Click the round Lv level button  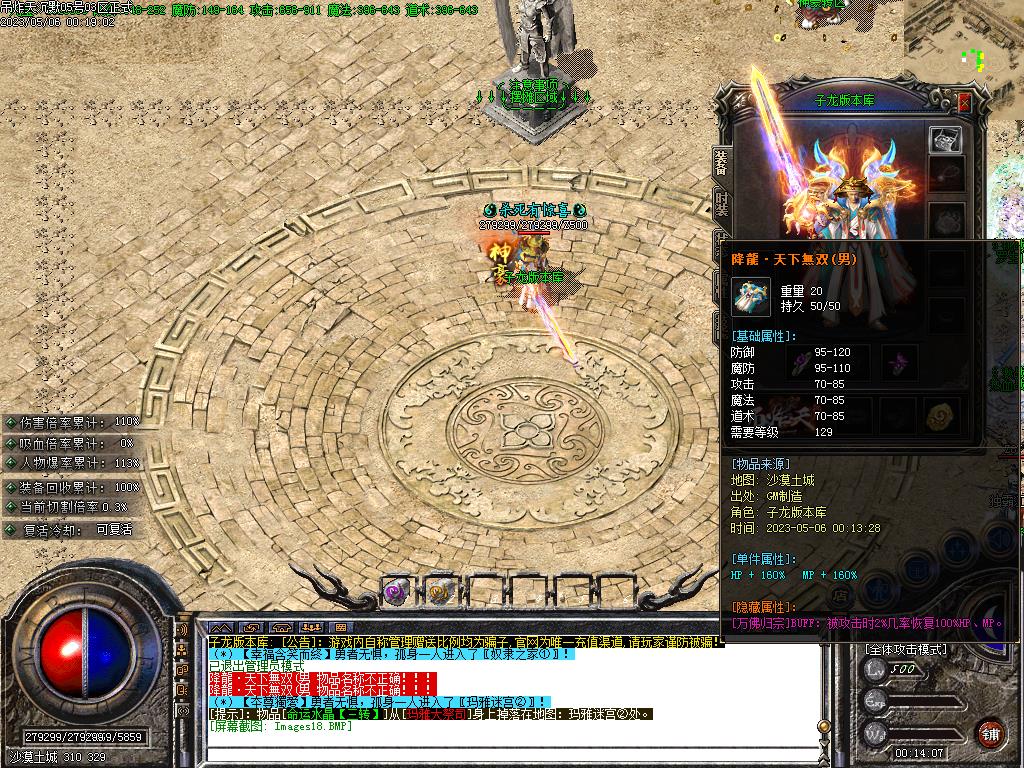(874, 671)
